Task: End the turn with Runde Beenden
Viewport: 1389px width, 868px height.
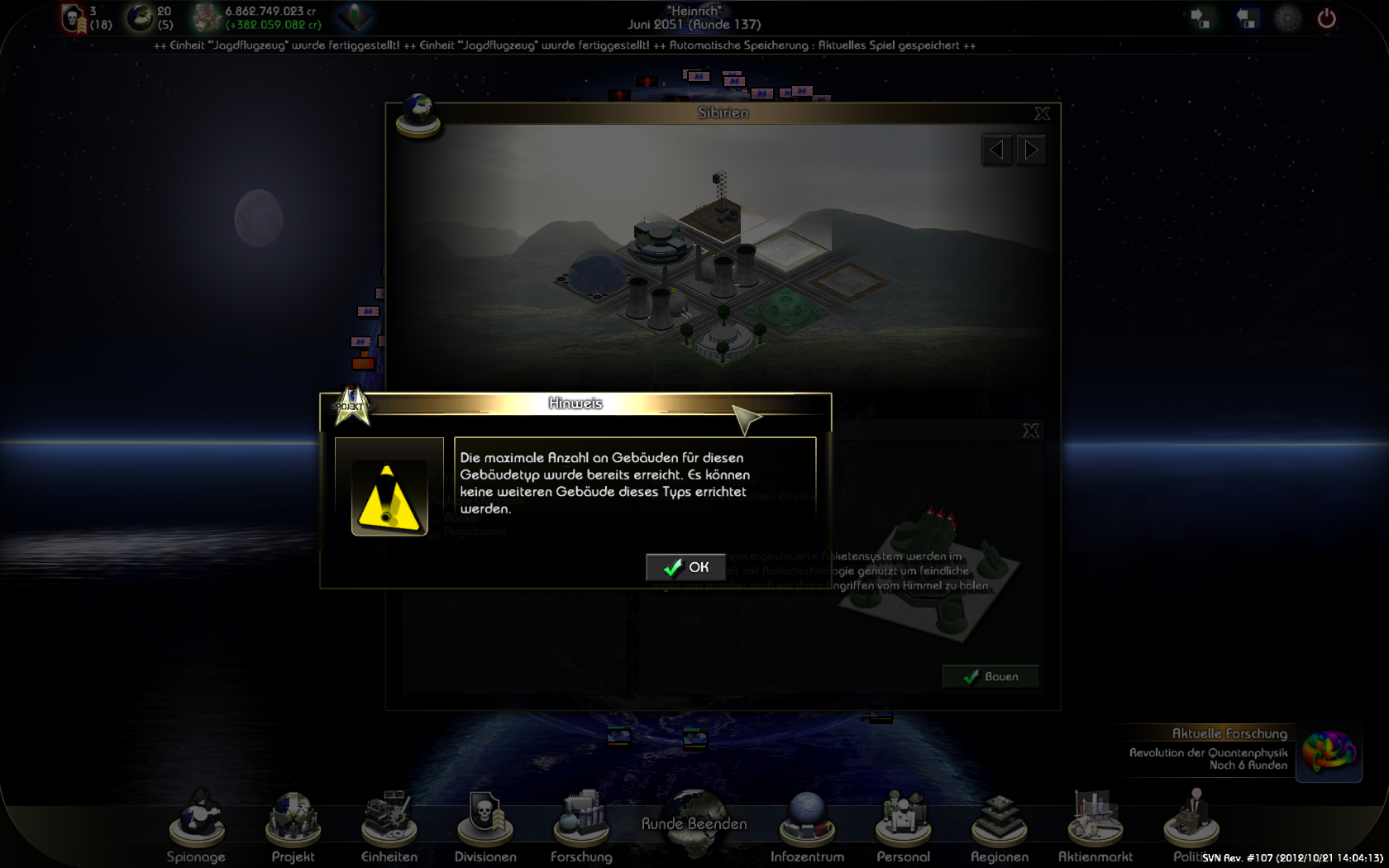Action: (694, 825)
